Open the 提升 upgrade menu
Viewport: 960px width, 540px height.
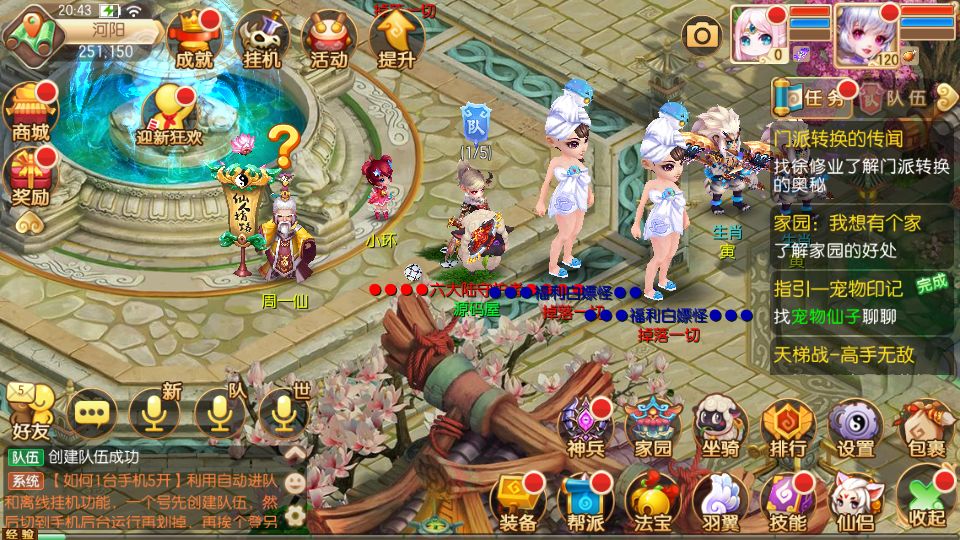(x=396, y=41)
